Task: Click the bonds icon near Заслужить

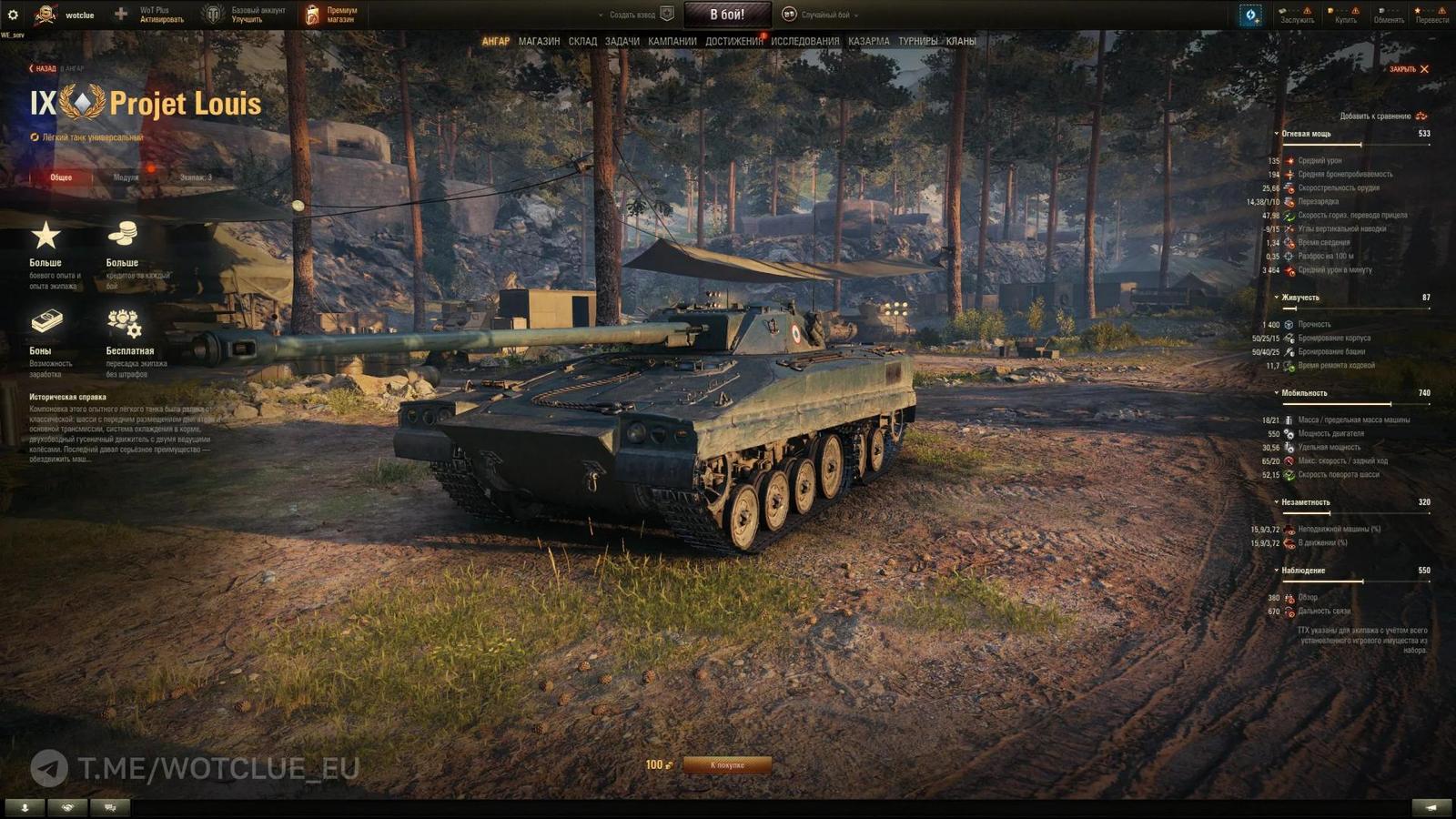Action: point(1283,11)
